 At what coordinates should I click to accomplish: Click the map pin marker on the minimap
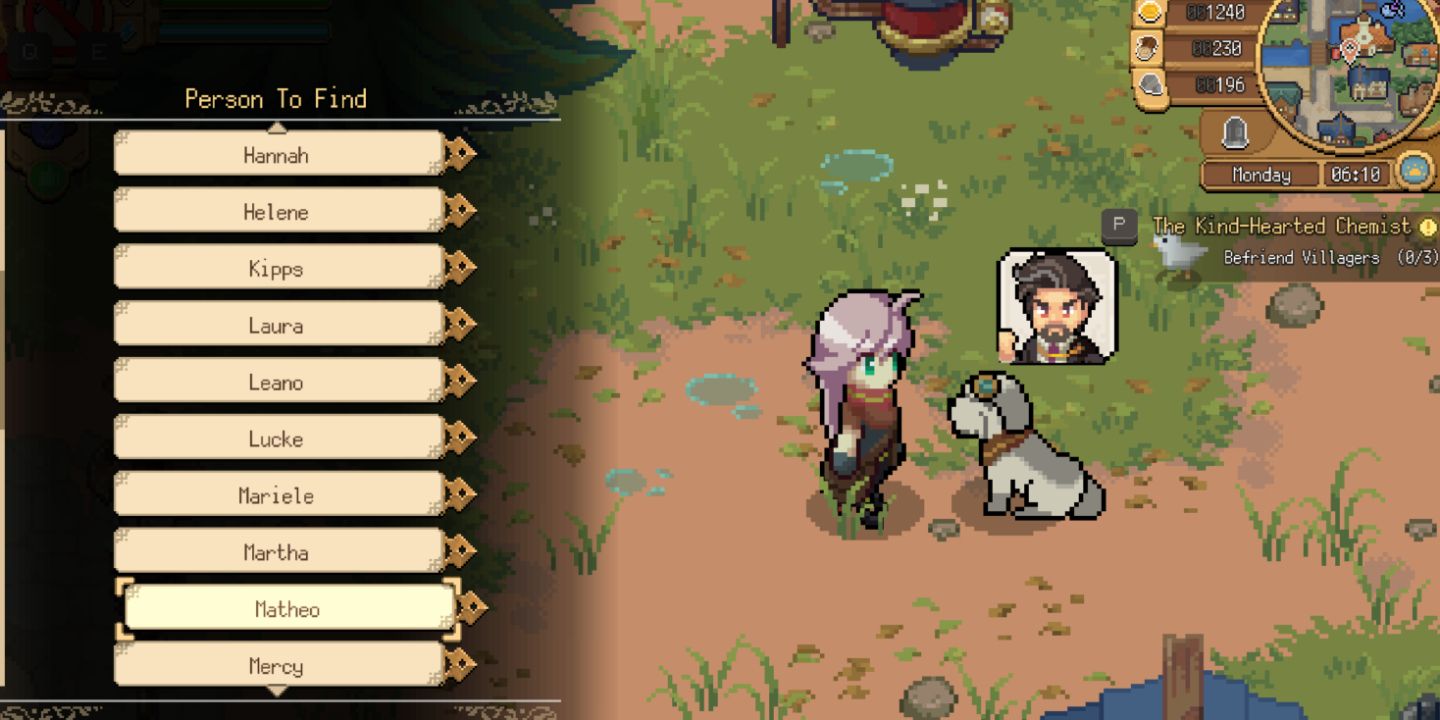coord(1349,50)
